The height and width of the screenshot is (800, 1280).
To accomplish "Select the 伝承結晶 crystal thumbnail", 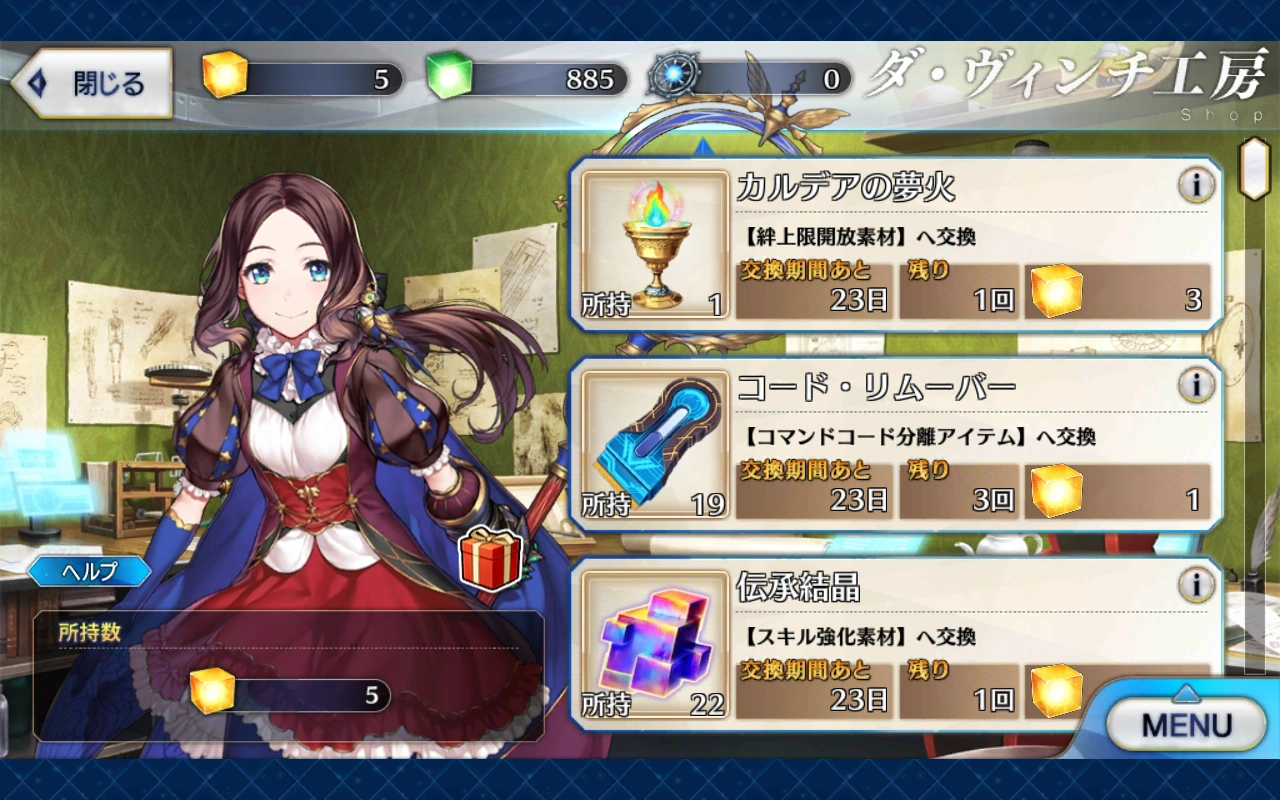I will tap(655, 645).
